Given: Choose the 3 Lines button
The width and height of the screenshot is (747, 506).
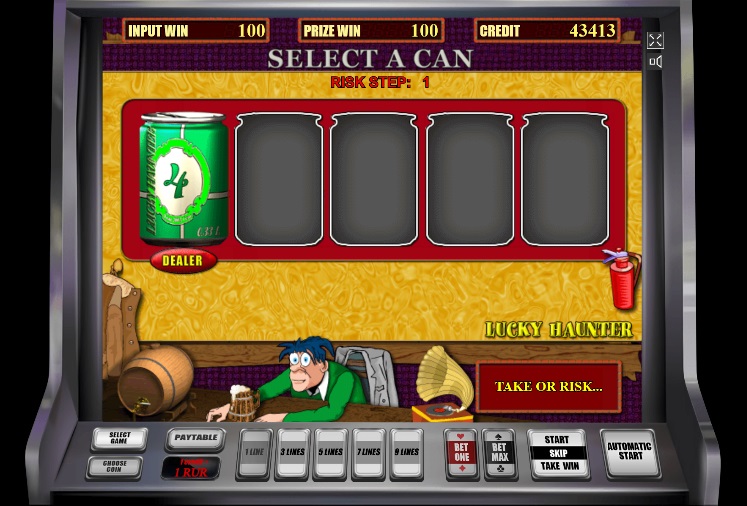Looking at the screenshot, I should click(x=292, y=453).
